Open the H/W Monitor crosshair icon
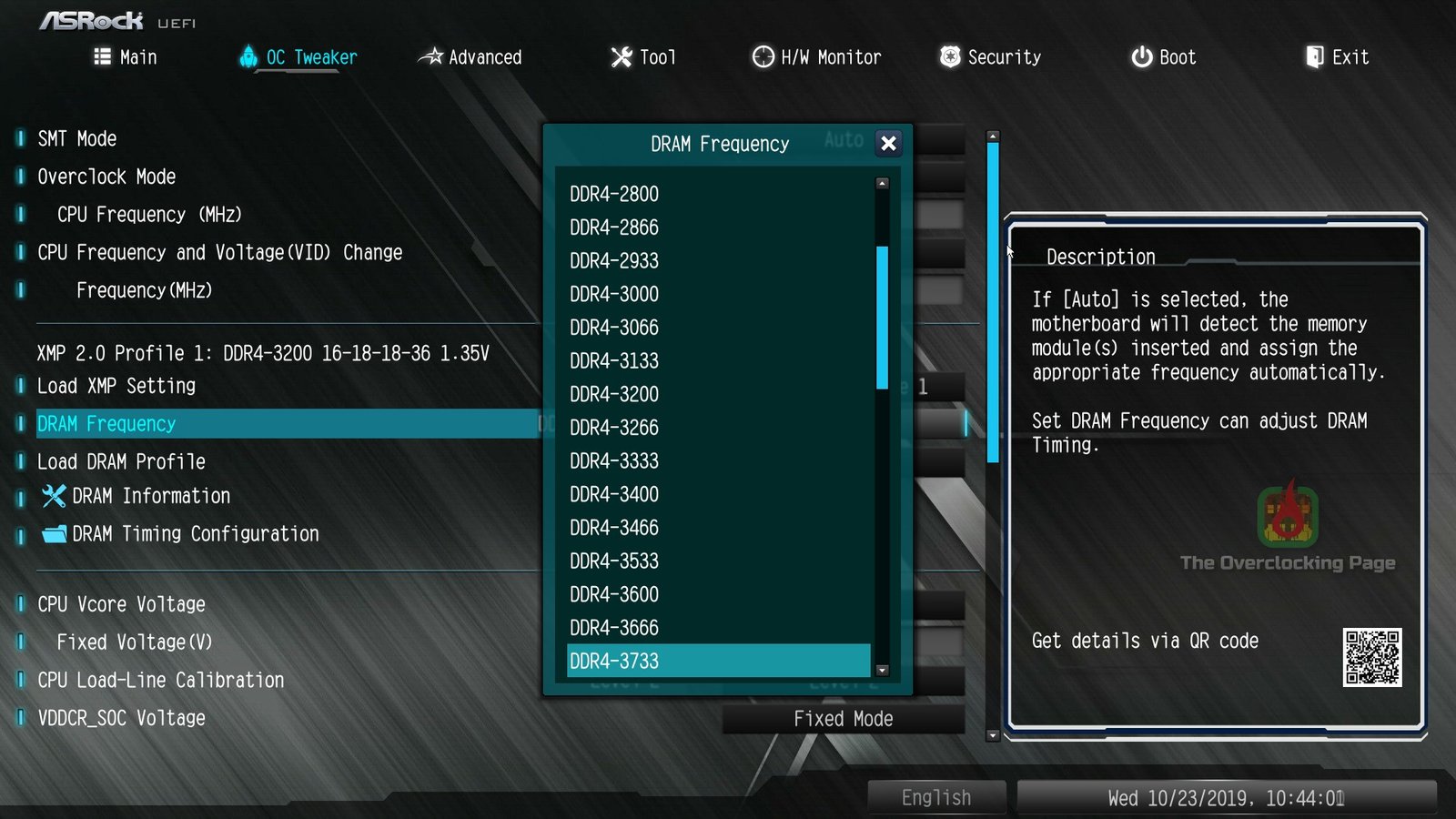 click(x=761, y=56)
